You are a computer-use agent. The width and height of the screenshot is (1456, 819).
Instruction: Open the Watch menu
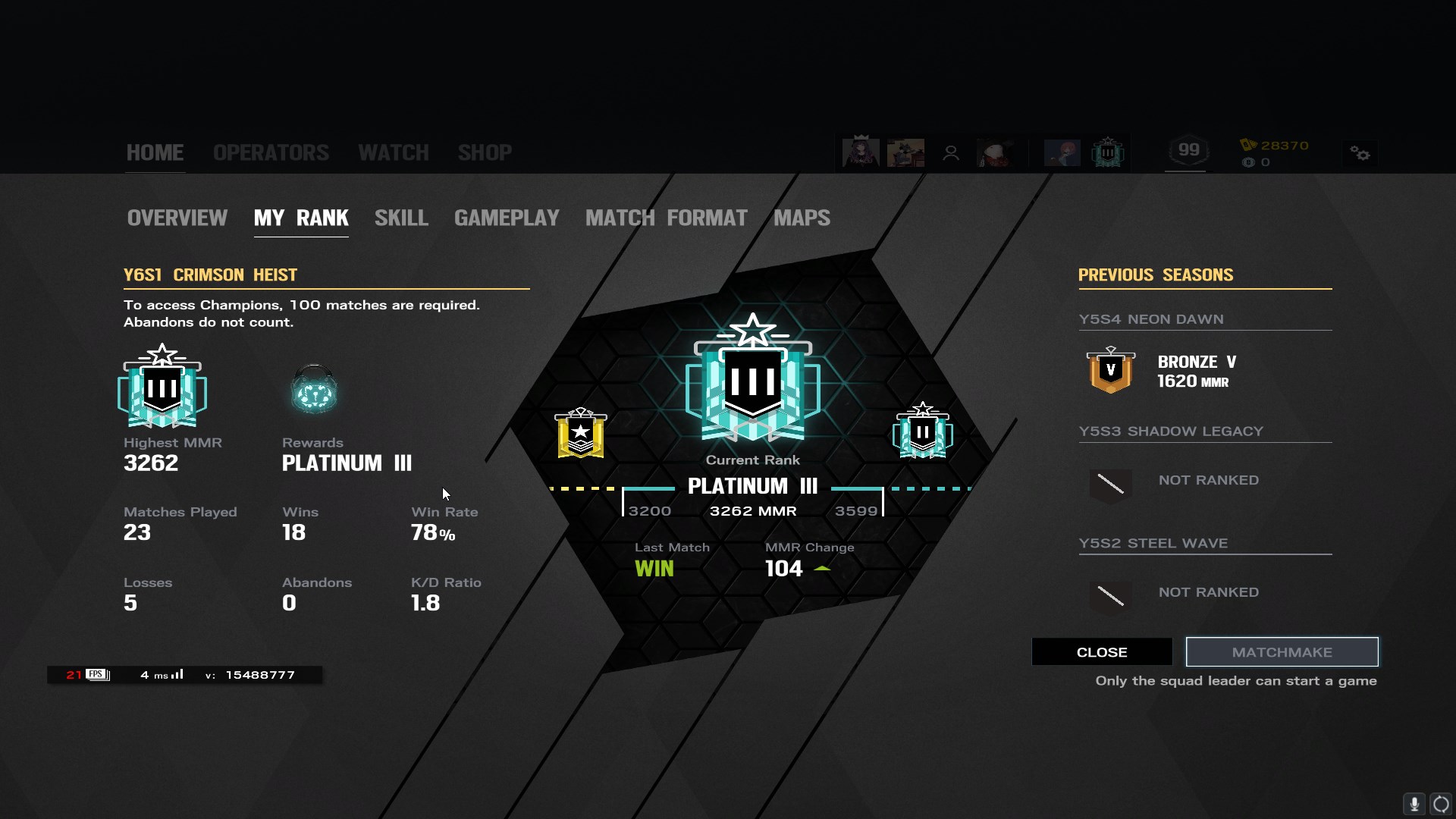[x=393, y=152]
